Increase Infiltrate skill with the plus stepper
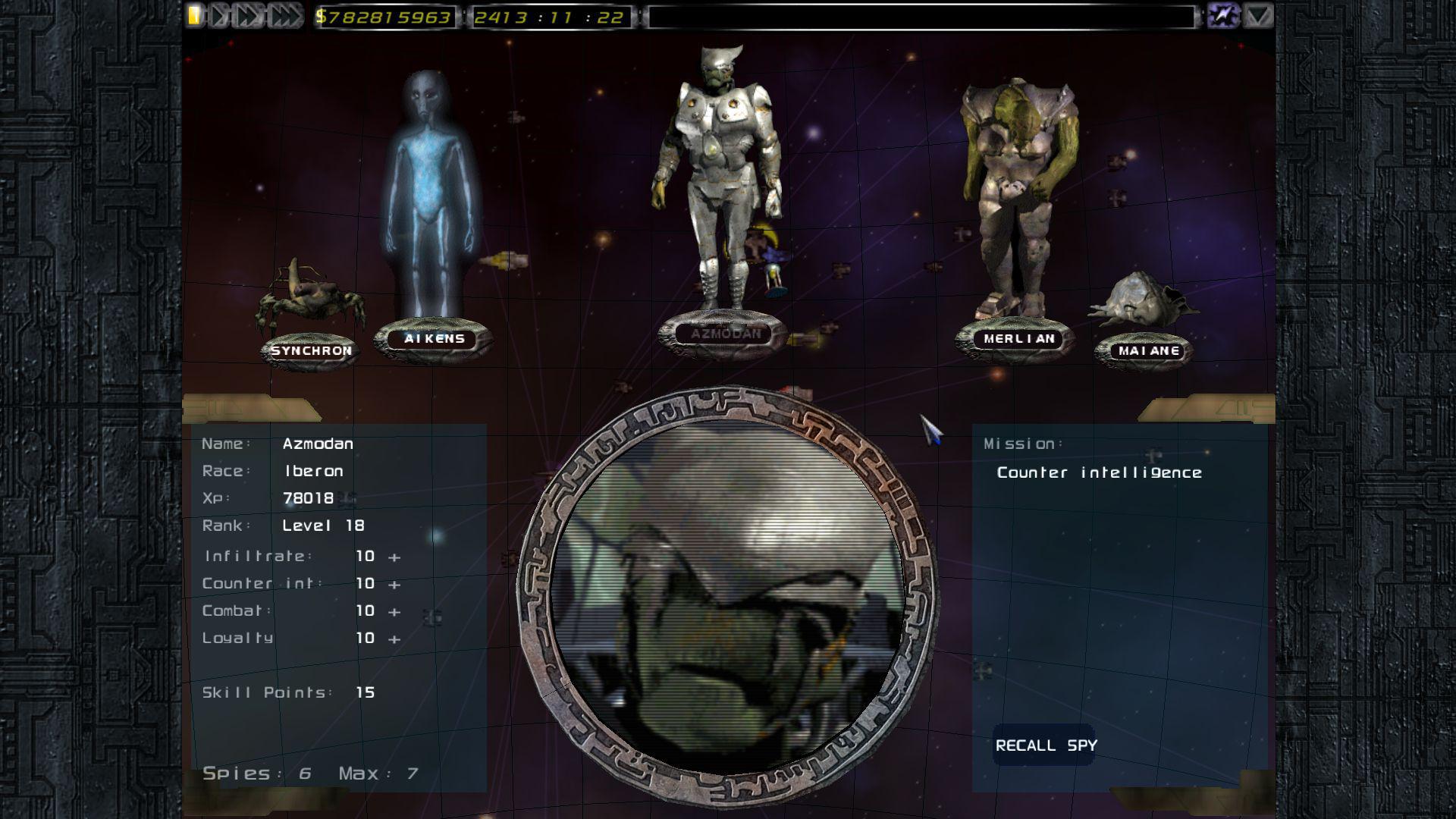The width and height of the screenshot is (1456, 819). pyautogui.click(x=394, y=556)
